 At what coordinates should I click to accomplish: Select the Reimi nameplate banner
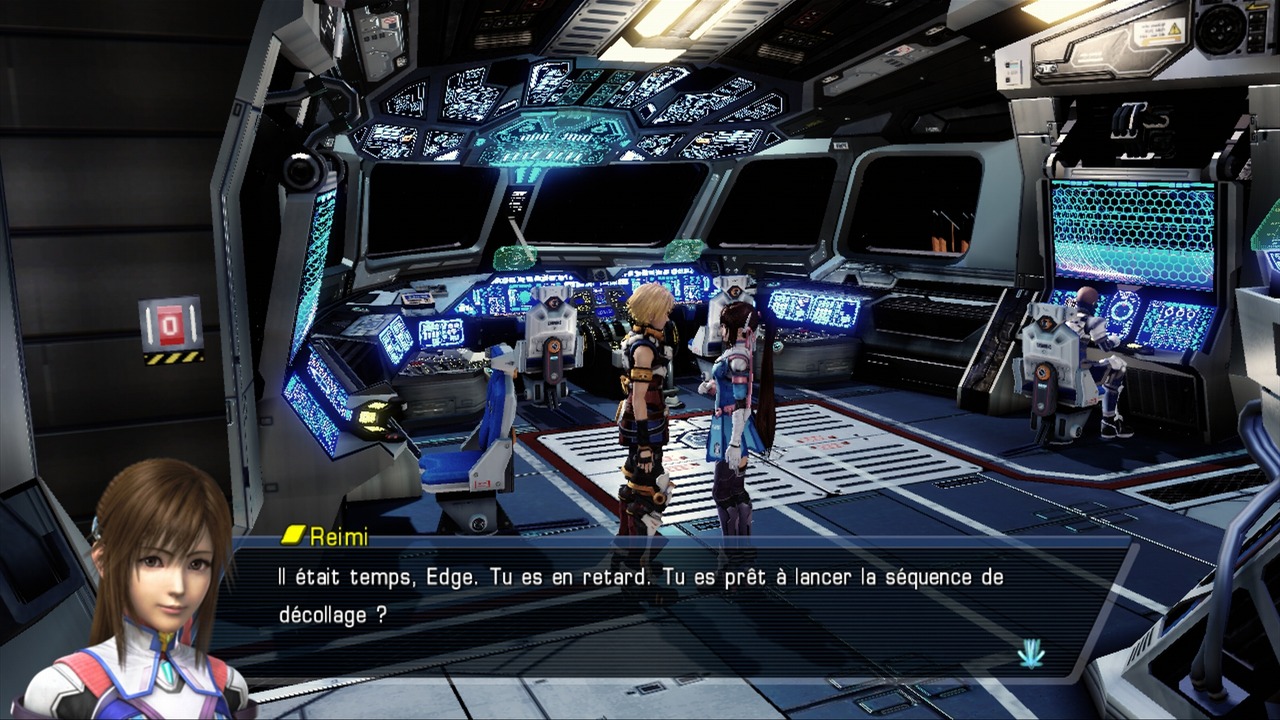point(330,536)
